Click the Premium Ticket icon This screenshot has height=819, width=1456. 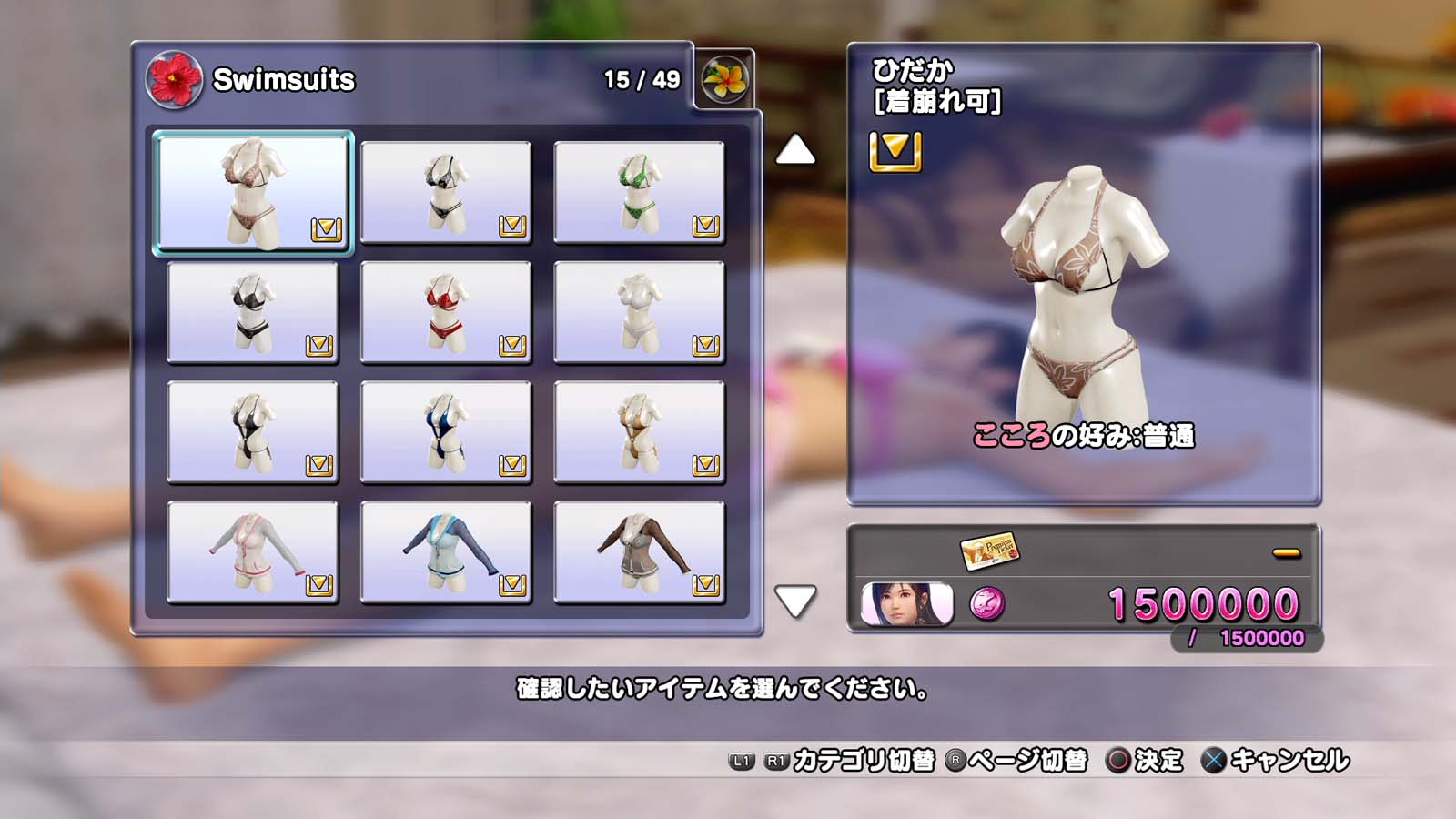[x=989, y=550]
